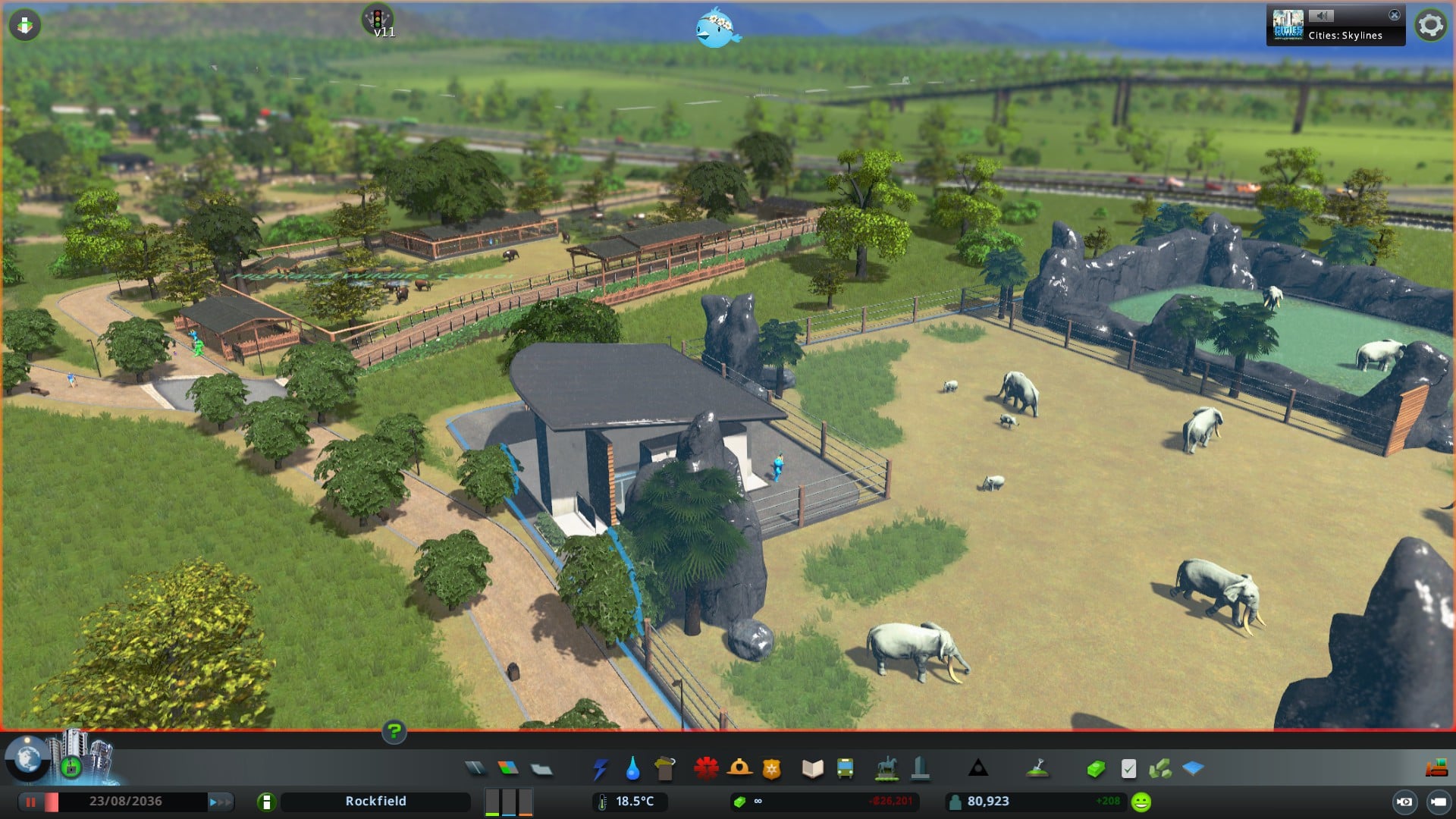Pause the simulation
The height and width of the screenshot is (819, 1456).
tap(30, 802)
